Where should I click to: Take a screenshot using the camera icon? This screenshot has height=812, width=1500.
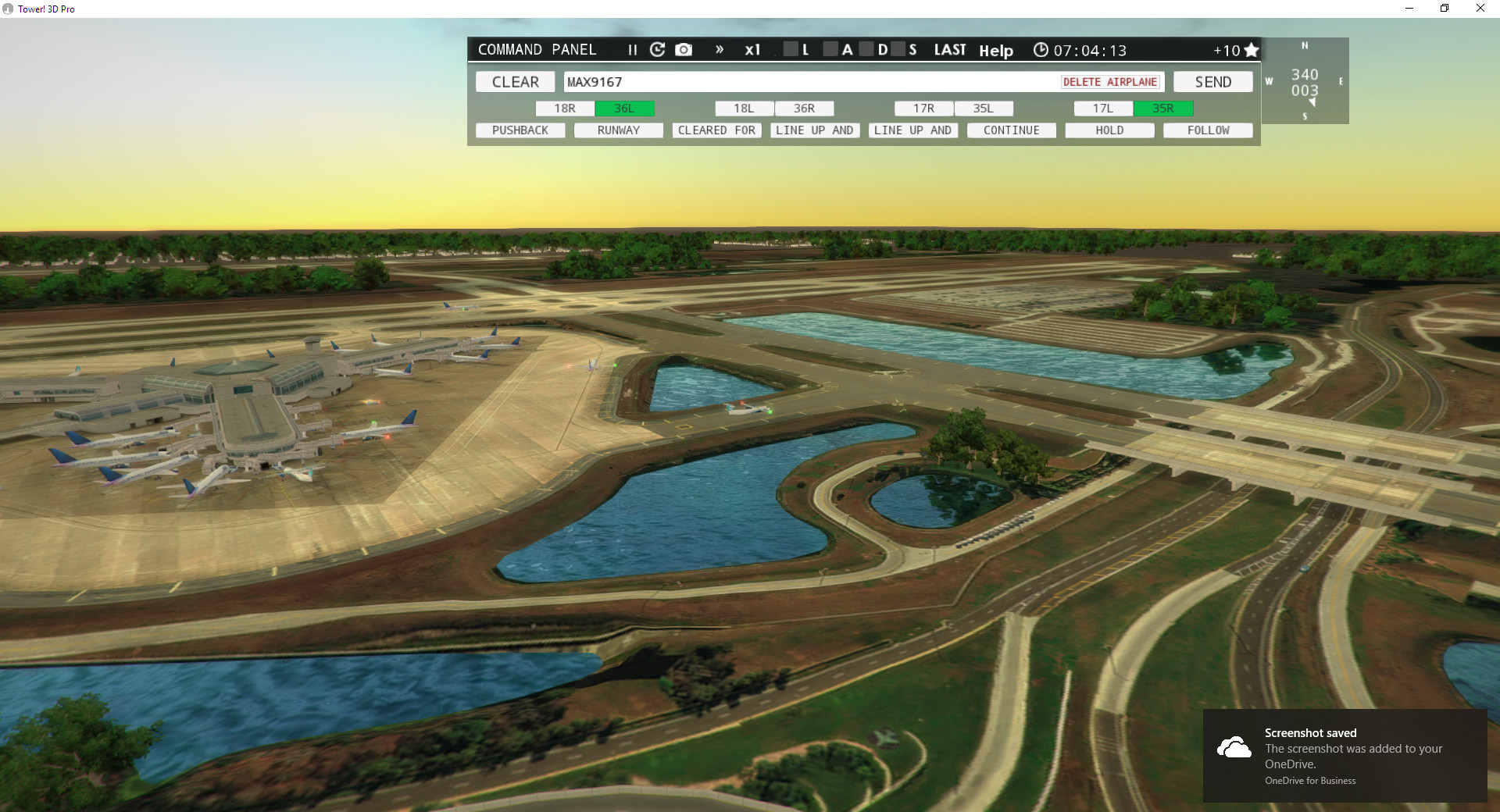684,49
